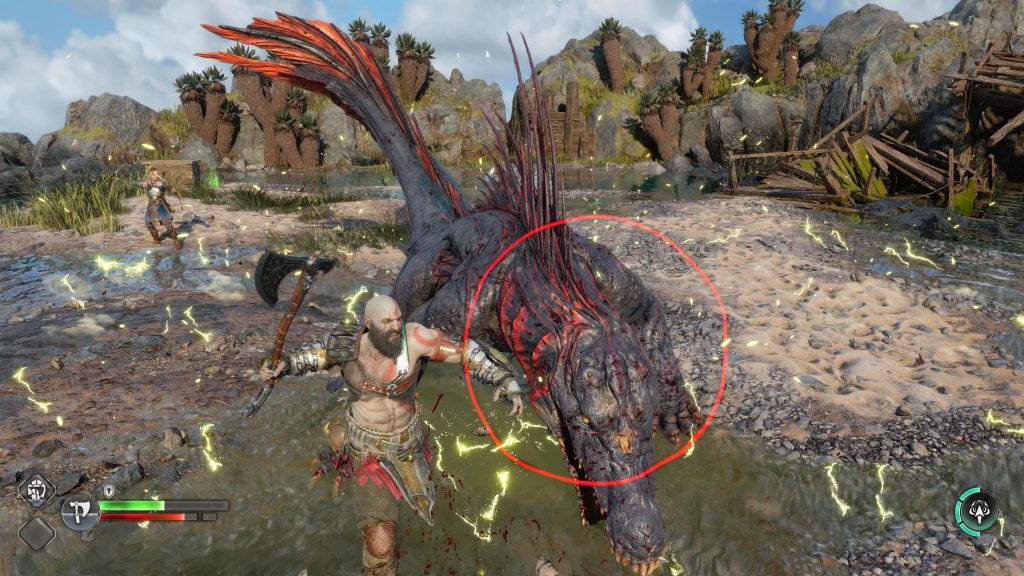Select the Leviathan Axe weapon icon

(79, 512)
